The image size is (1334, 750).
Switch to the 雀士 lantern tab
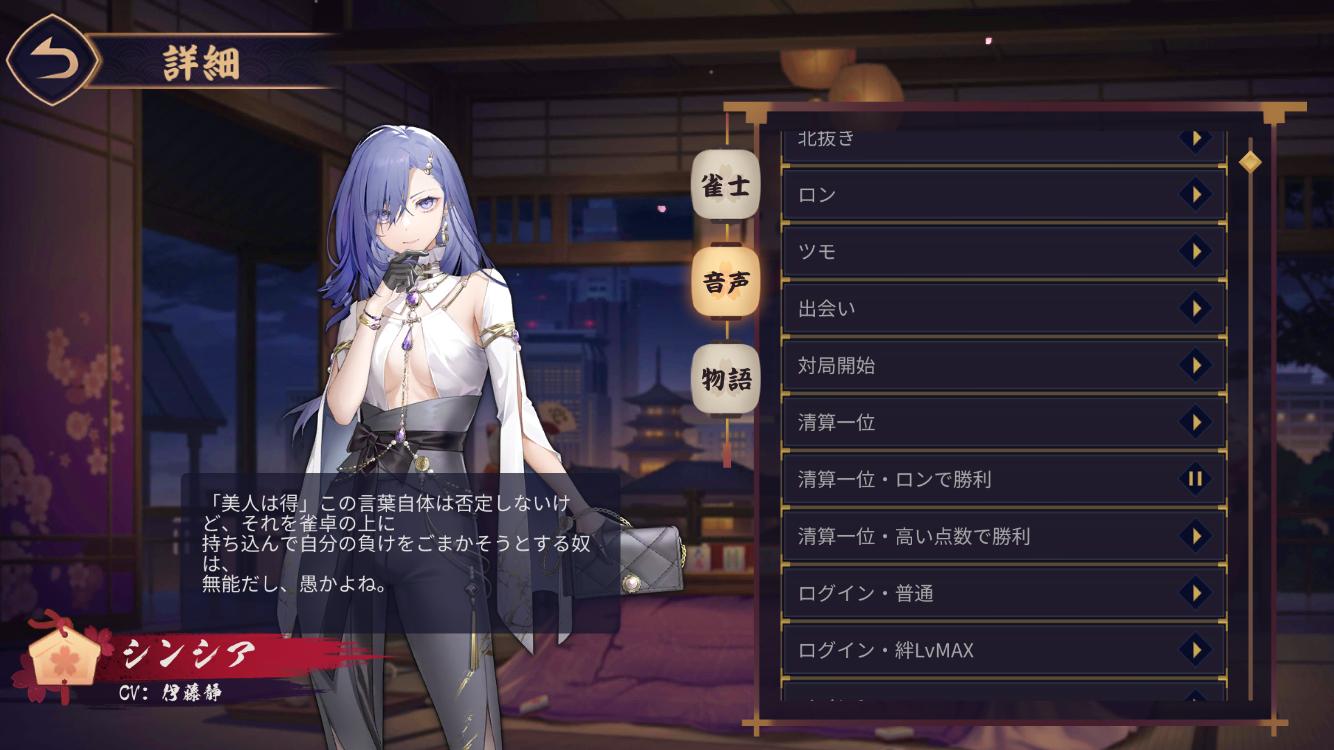click(726, 187)
